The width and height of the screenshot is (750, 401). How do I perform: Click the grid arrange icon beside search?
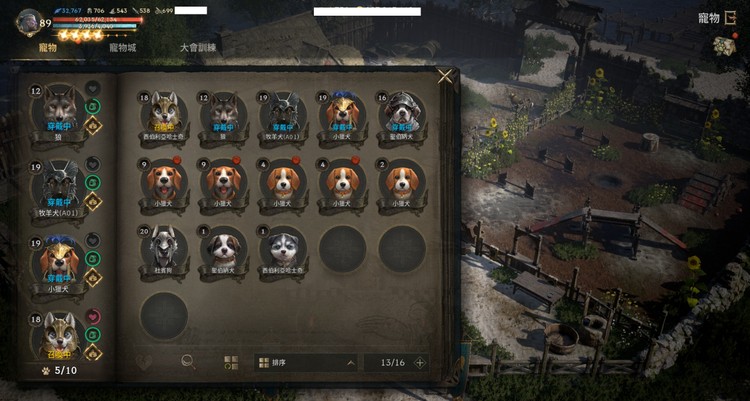[x=231, y=362]
